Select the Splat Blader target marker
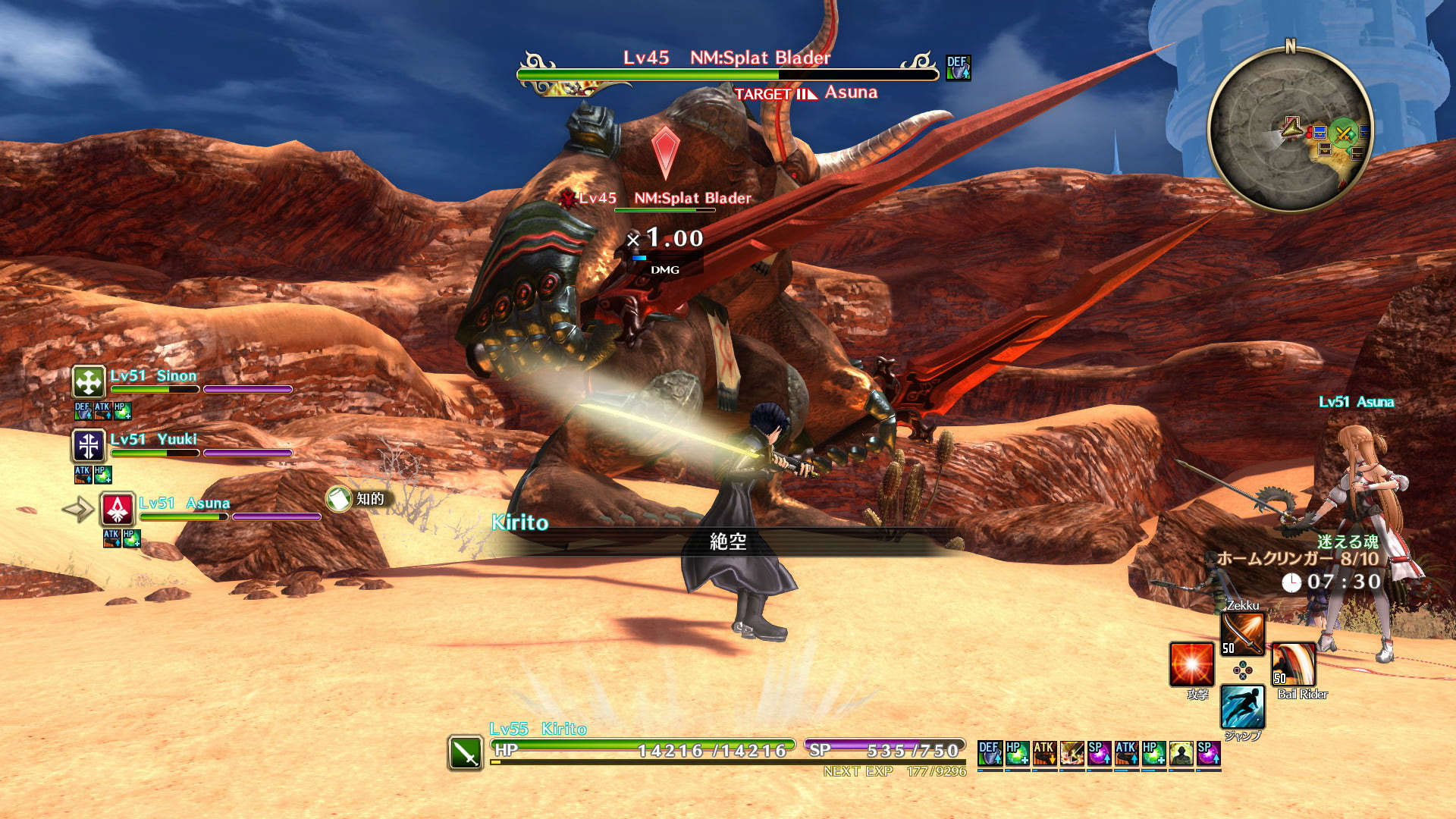The width and height of the screenshot is (1456, 819). [x=665, y=151]
